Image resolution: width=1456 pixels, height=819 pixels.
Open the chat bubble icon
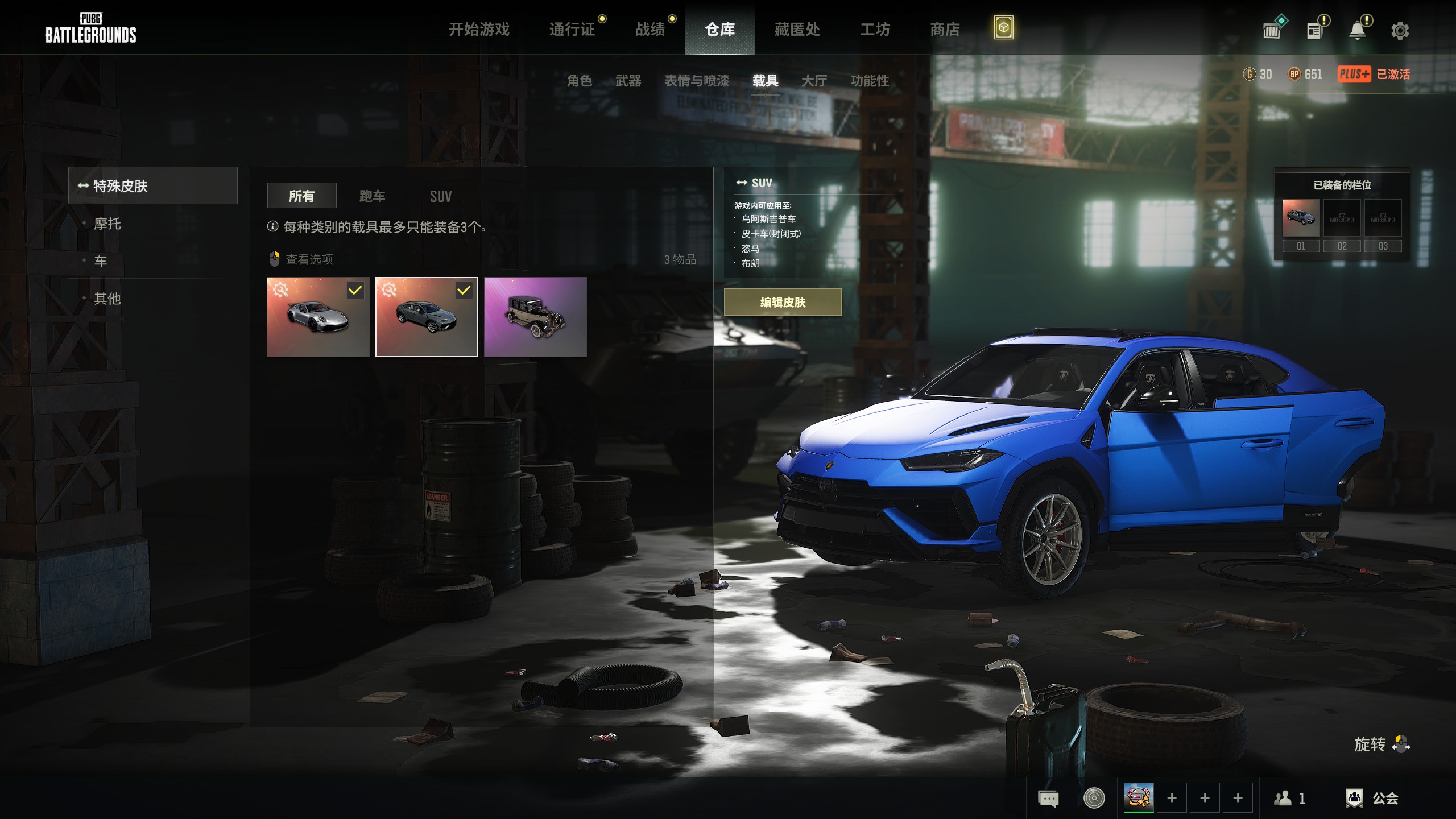tap(1048, 798)
